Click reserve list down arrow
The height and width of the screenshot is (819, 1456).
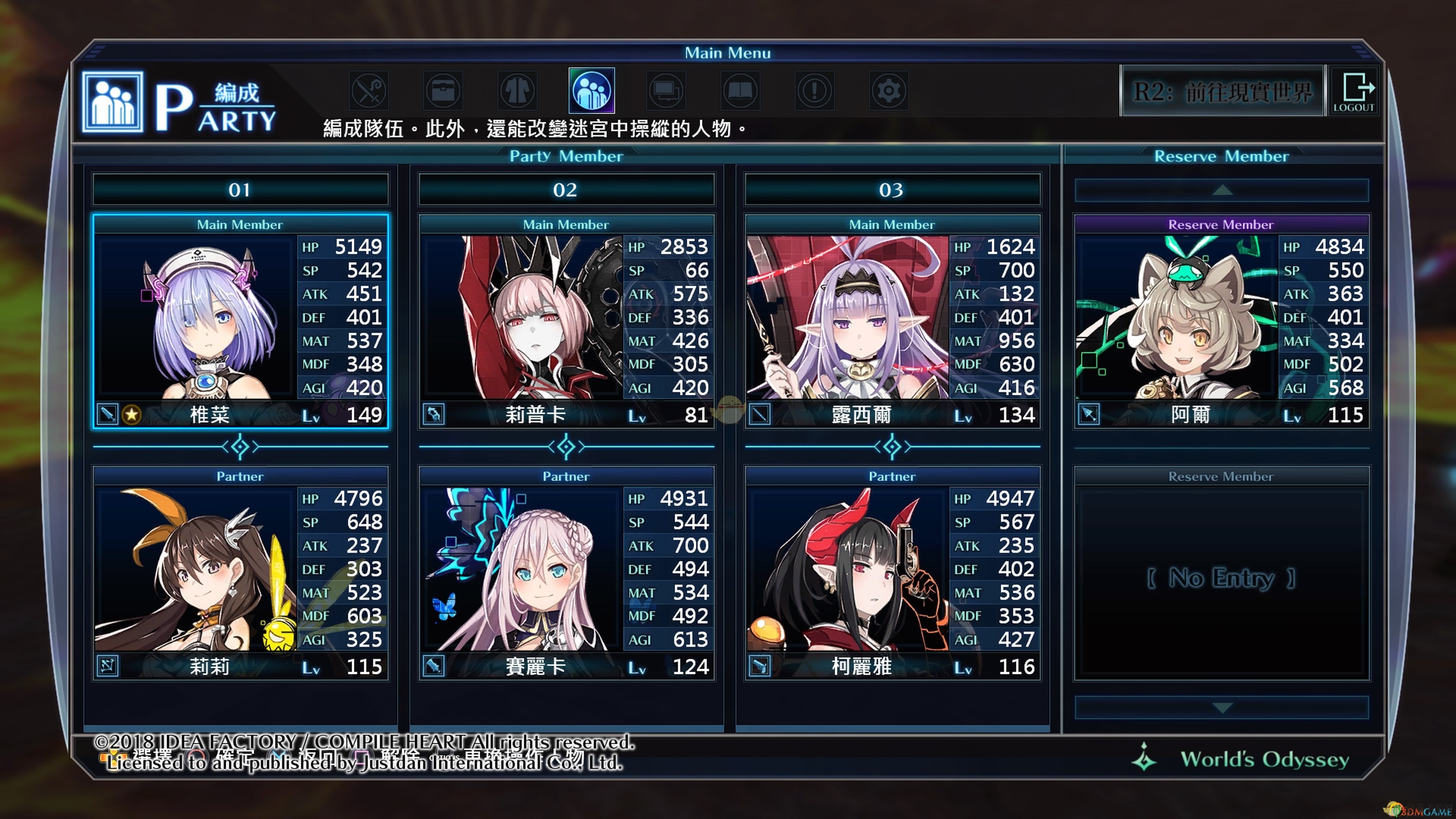tap(1221, 708)
